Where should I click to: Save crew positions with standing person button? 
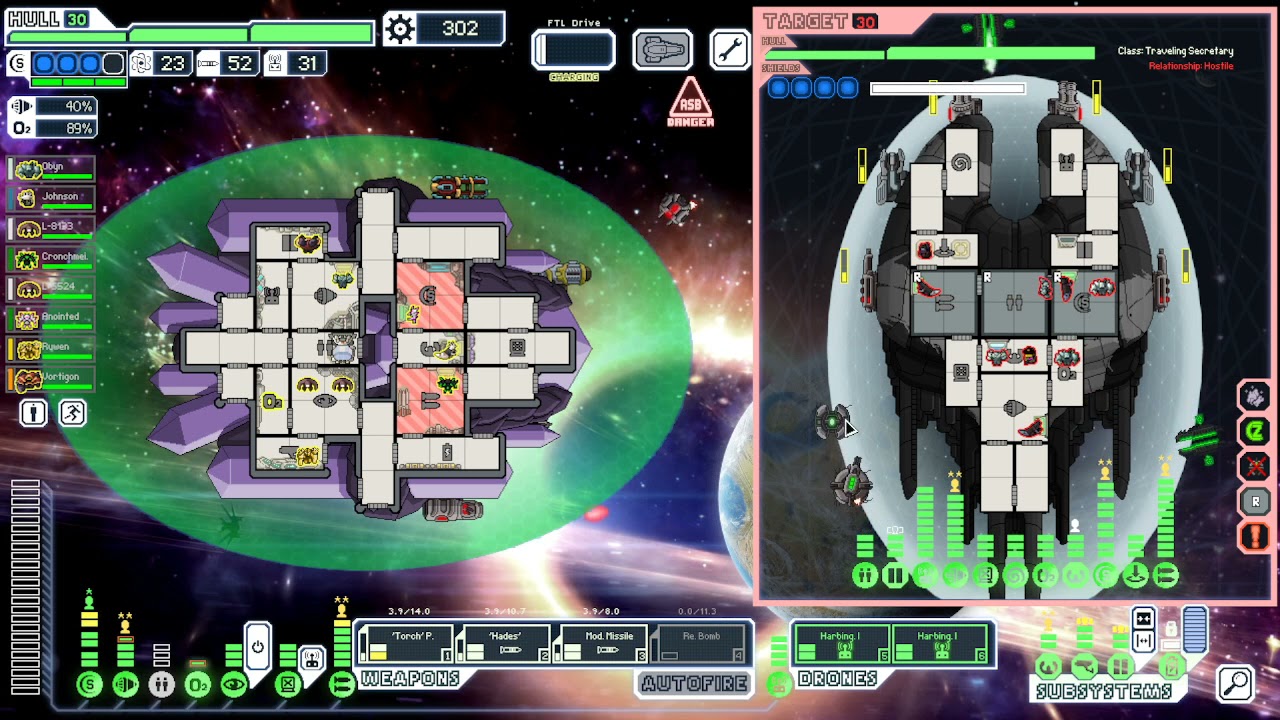33,413
